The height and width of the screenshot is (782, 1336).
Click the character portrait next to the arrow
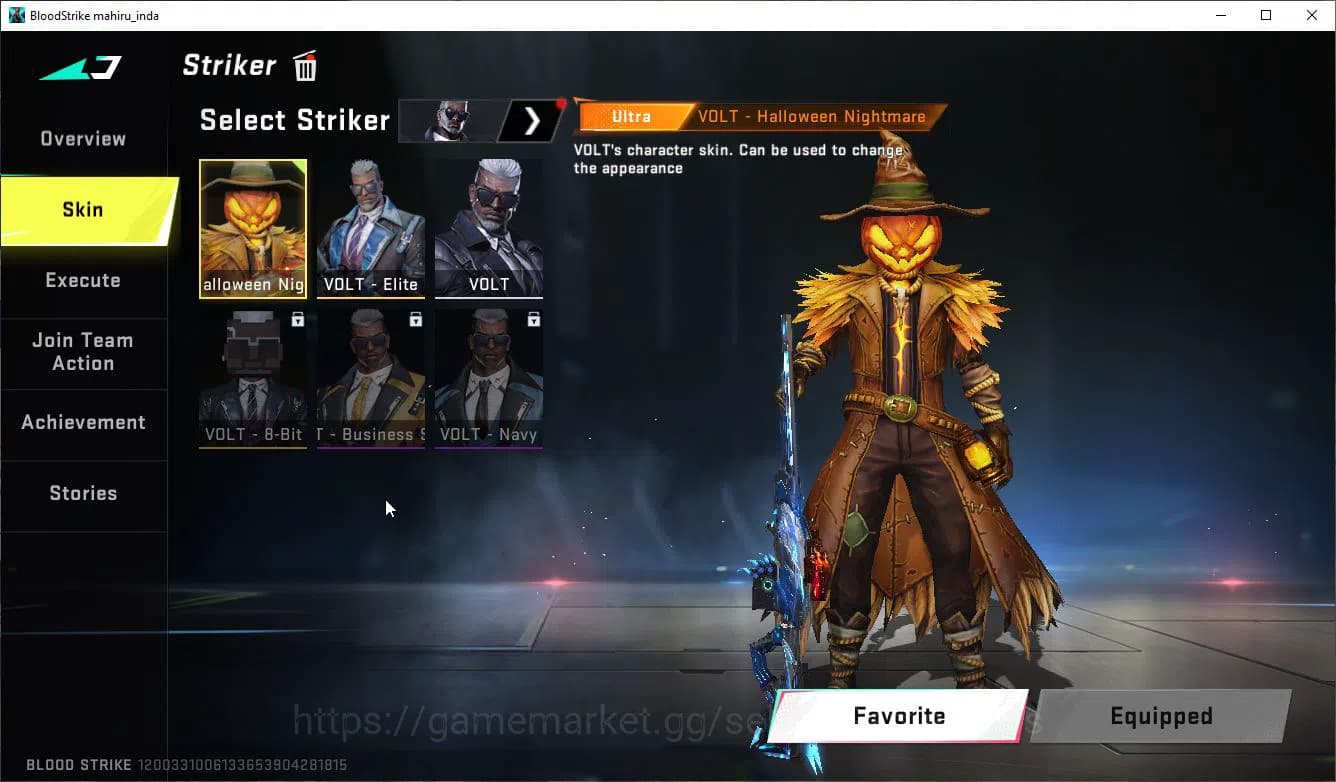[x=448, y=120]
